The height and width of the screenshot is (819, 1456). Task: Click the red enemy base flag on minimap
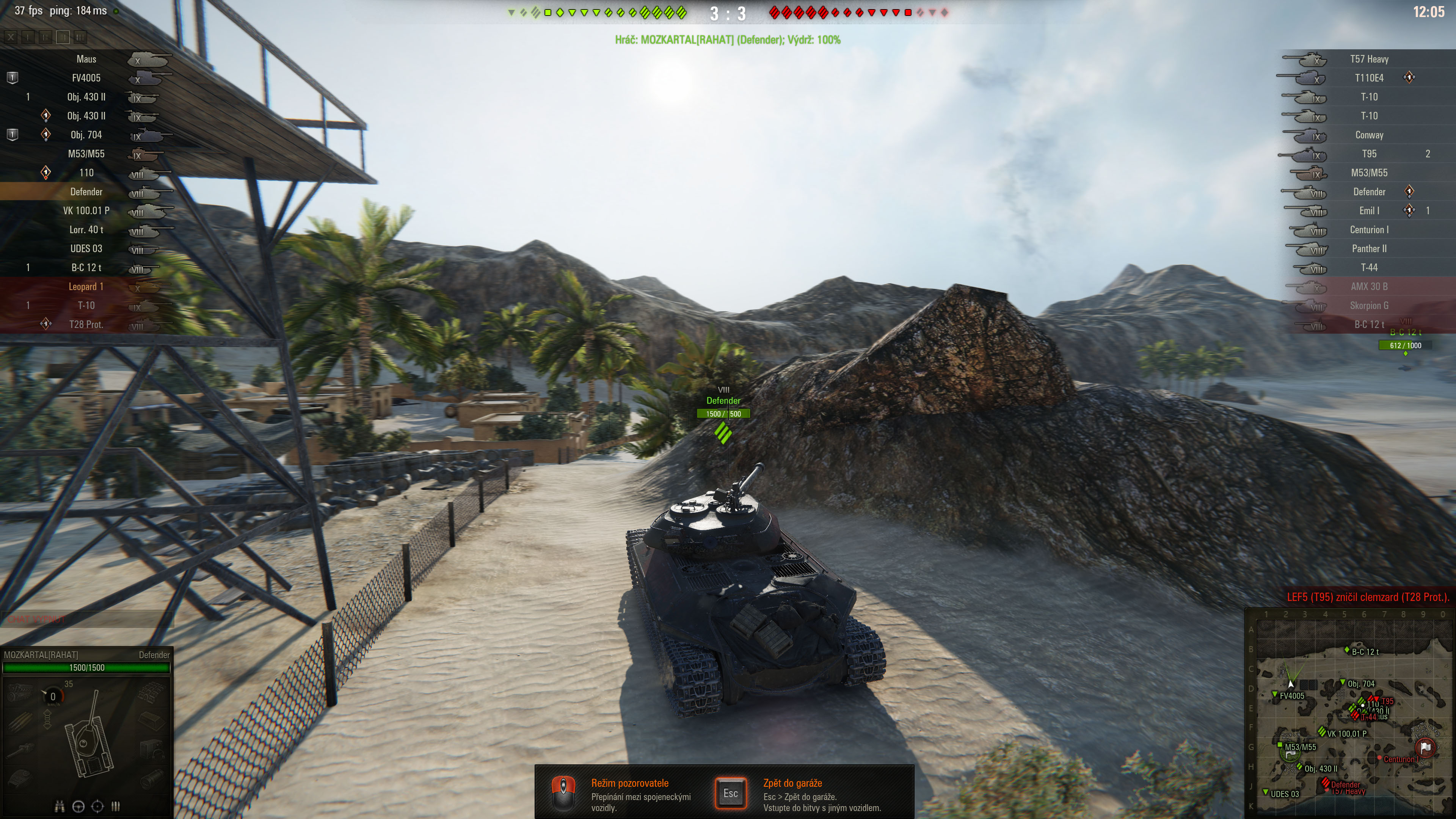tap(1425, 748)
